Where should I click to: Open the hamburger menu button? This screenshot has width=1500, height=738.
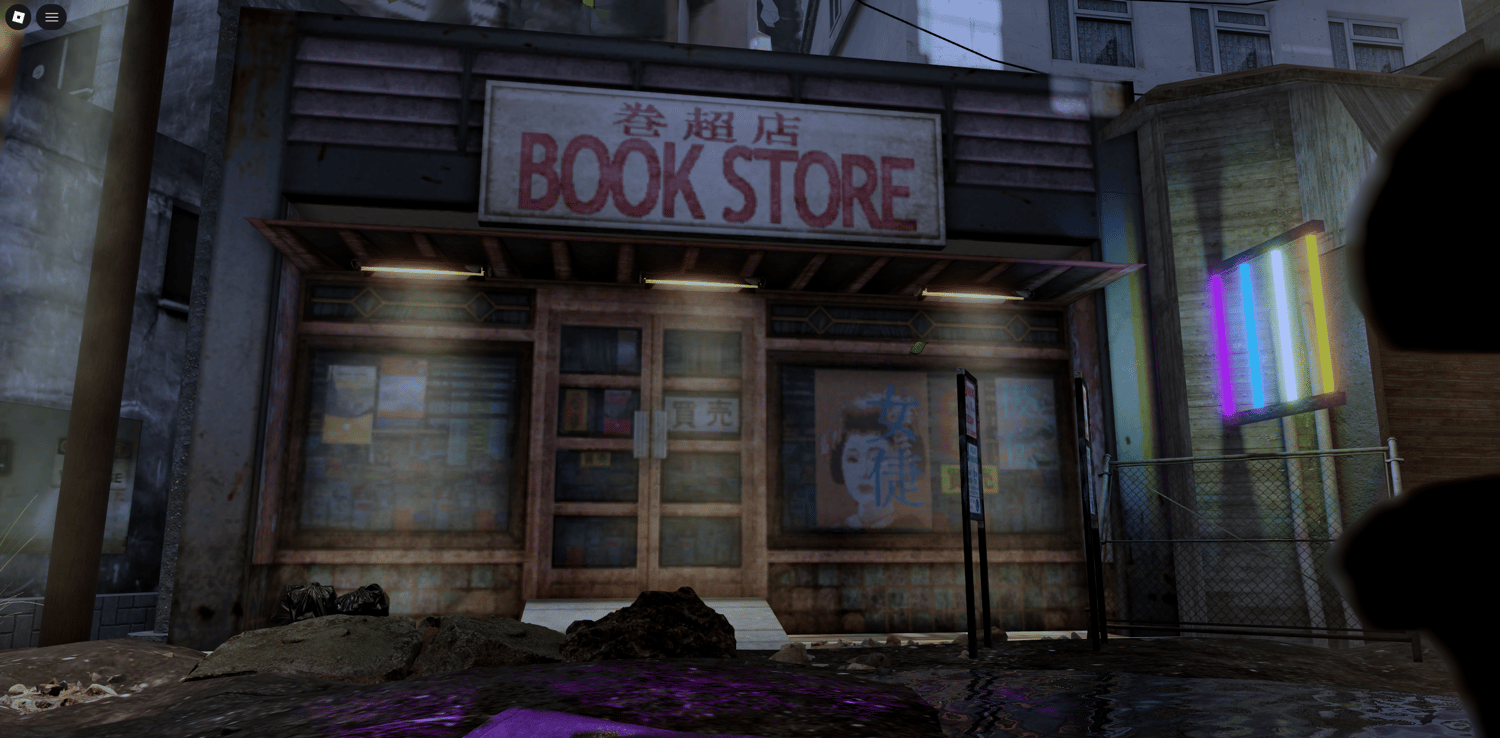51,17
